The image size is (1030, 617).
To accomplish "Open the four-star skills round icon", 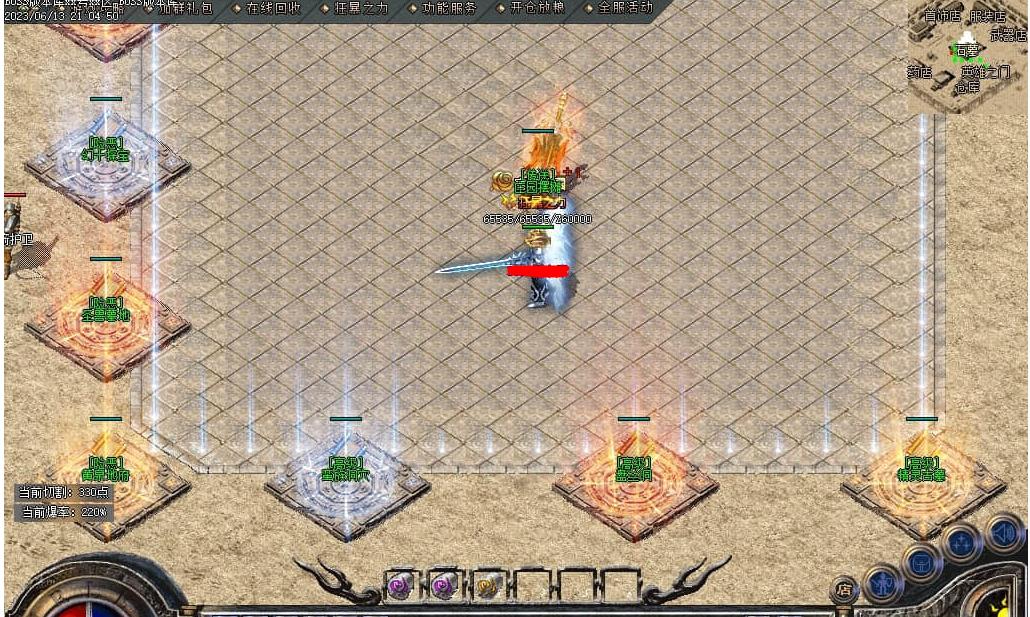I will [x=961, y=544].
